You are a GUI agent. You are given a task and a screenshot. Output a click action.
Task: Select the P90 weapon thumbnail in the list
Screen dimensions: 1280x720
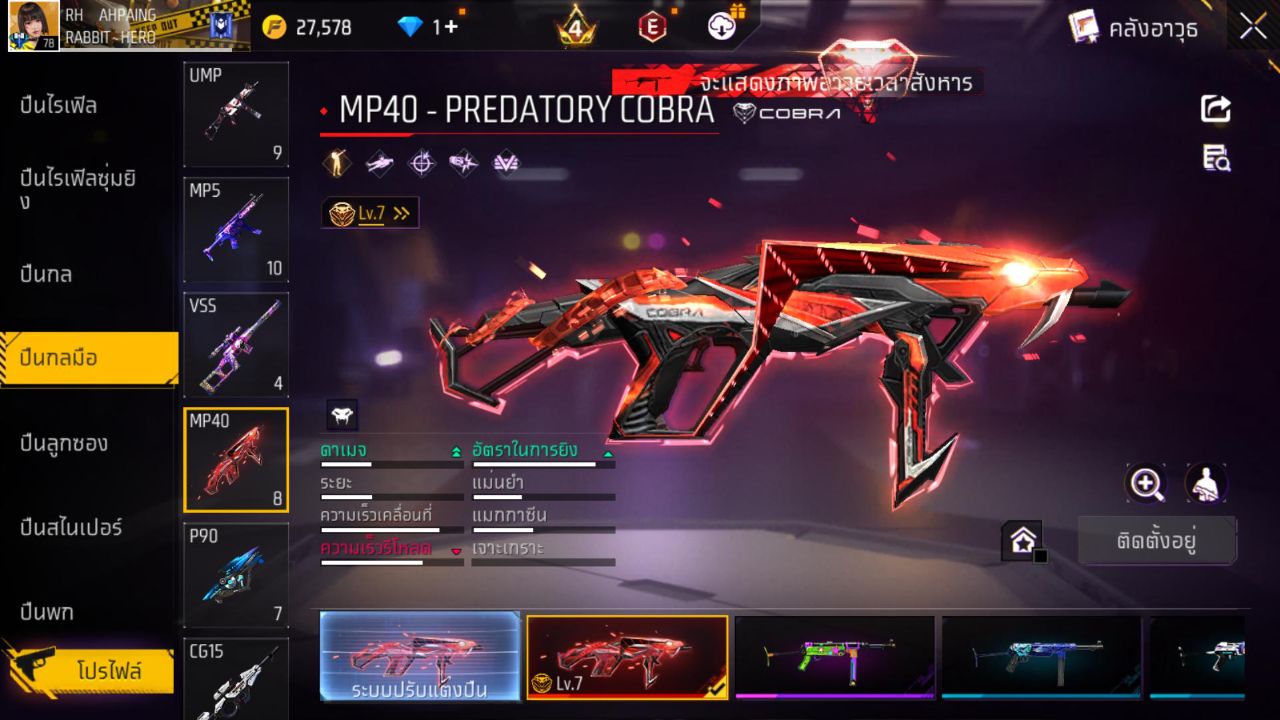click(x=235, y=574)
